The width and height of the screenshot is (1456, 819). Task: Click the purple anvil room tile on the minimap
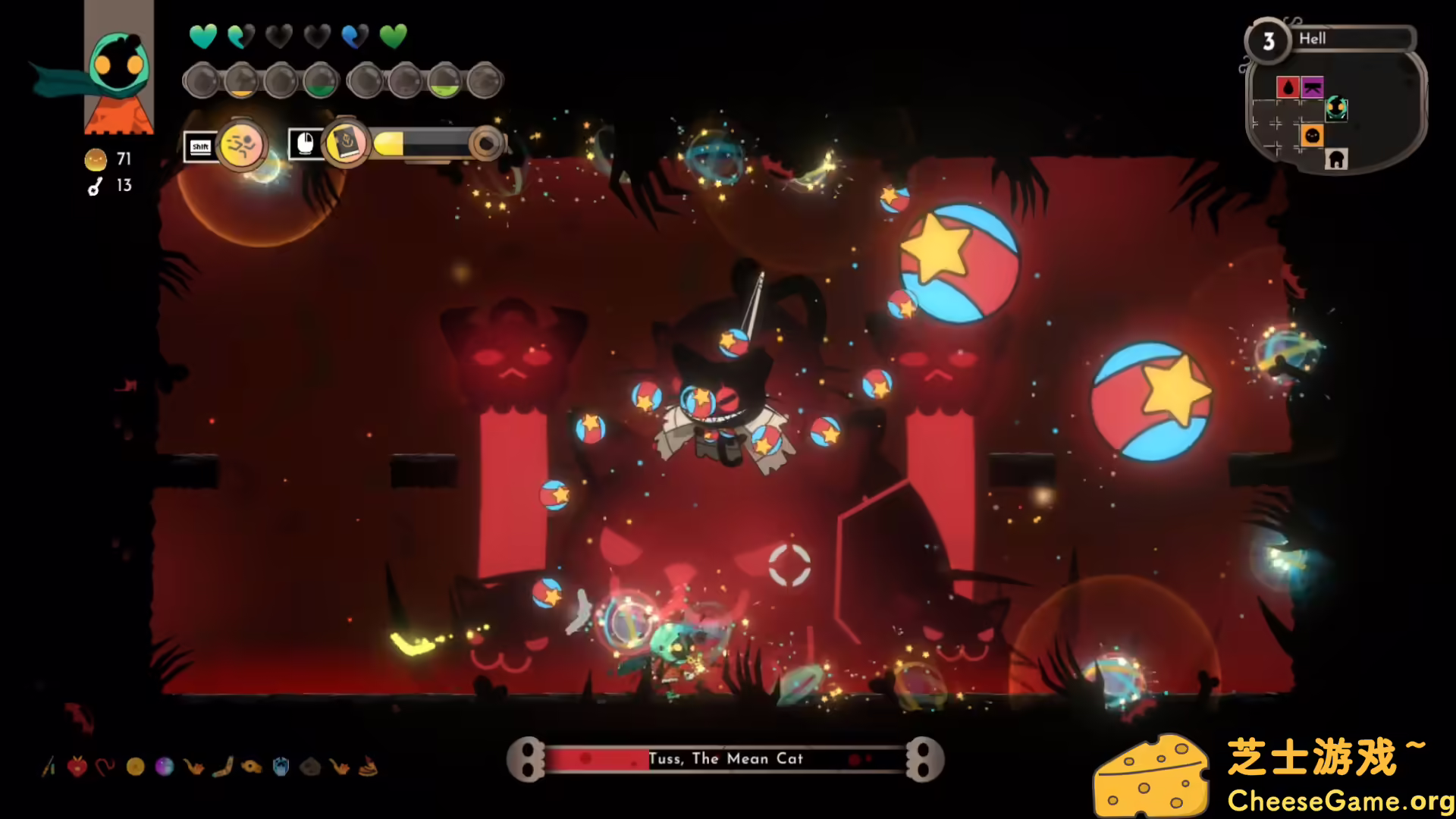(1313, 87)
